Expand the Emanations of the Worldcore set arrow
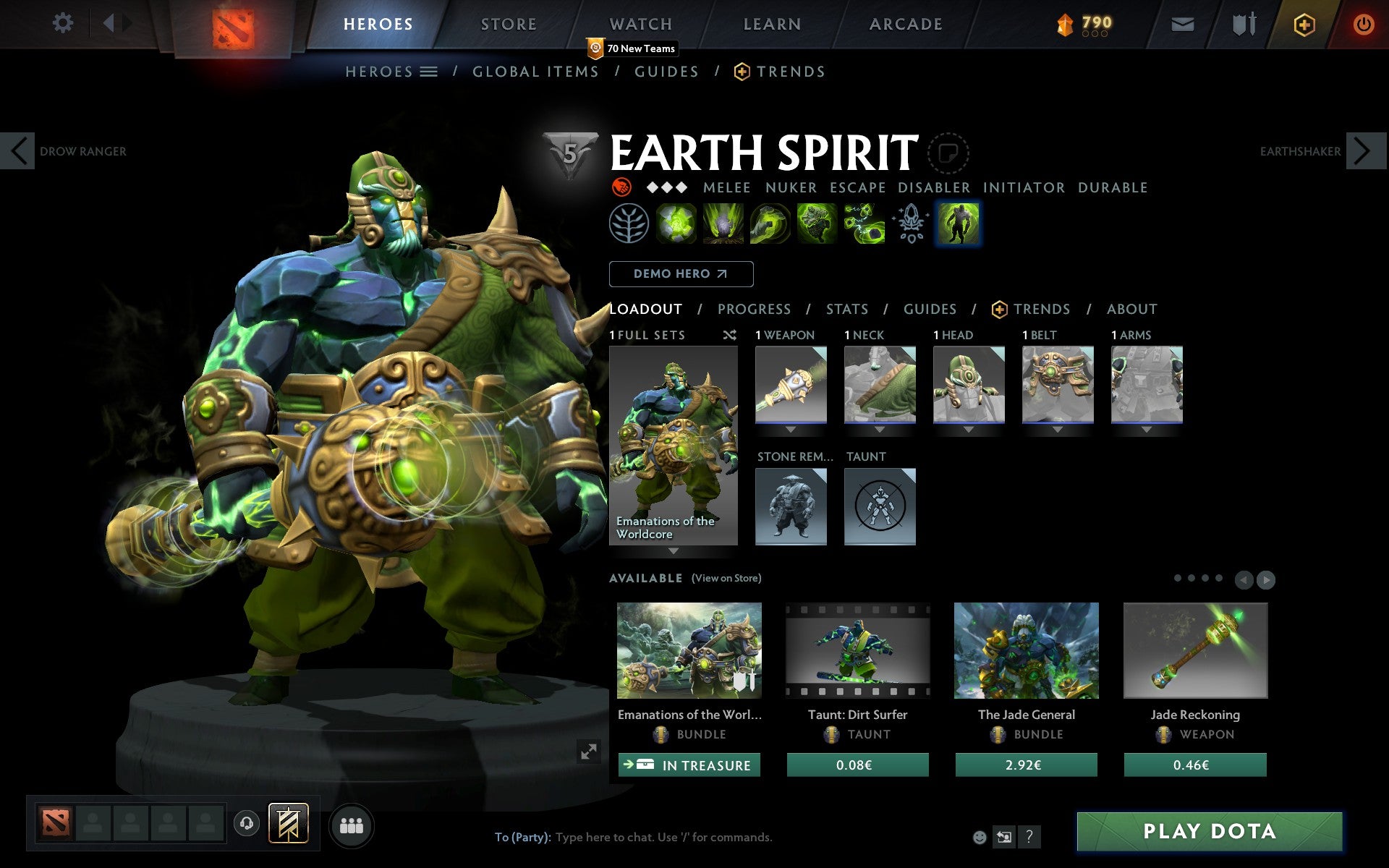Image resolution: width=1389 pixels, height=868 pixels. [674, 551]
